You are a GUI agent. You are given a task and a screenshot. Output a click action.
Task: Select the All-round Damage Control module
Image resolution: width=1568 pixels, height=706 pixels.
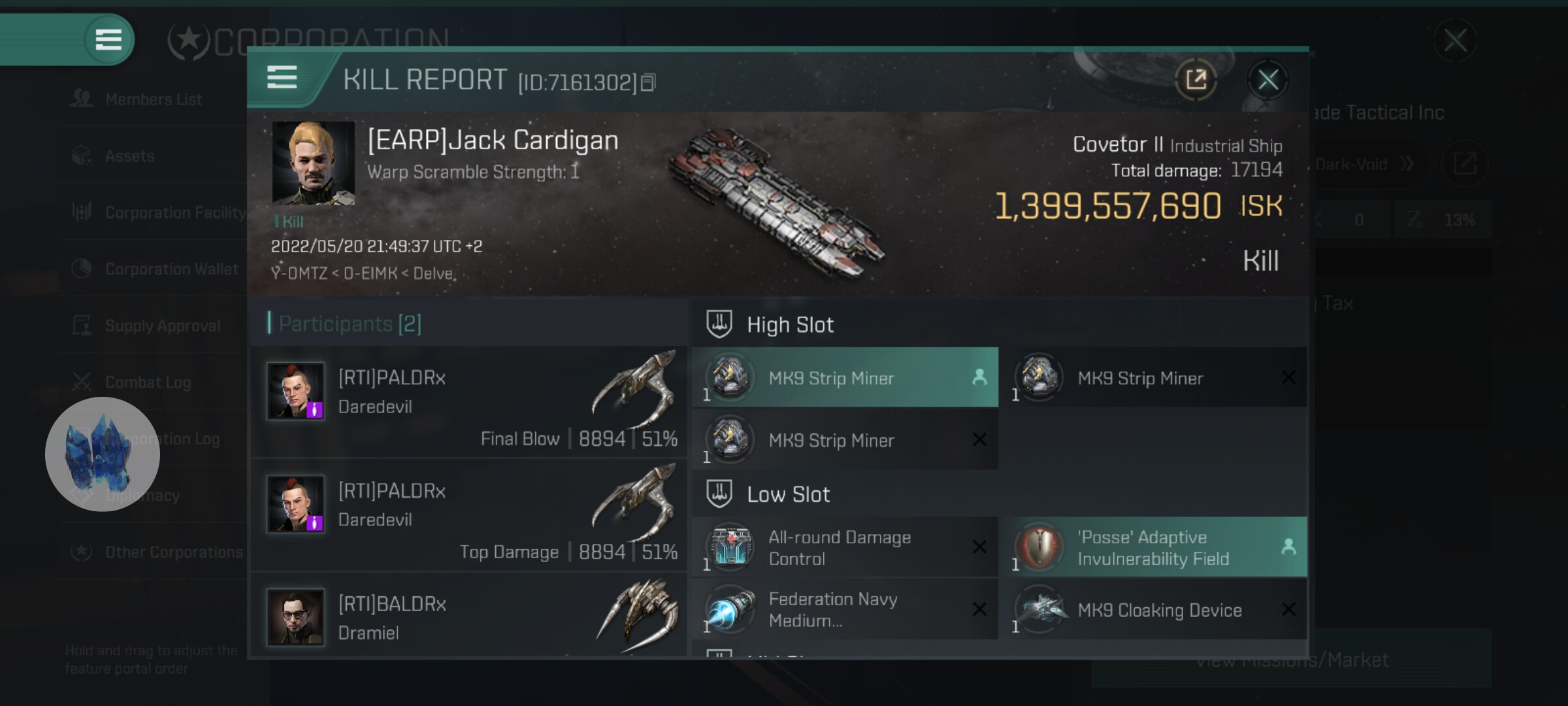click(x=844, y=548)
